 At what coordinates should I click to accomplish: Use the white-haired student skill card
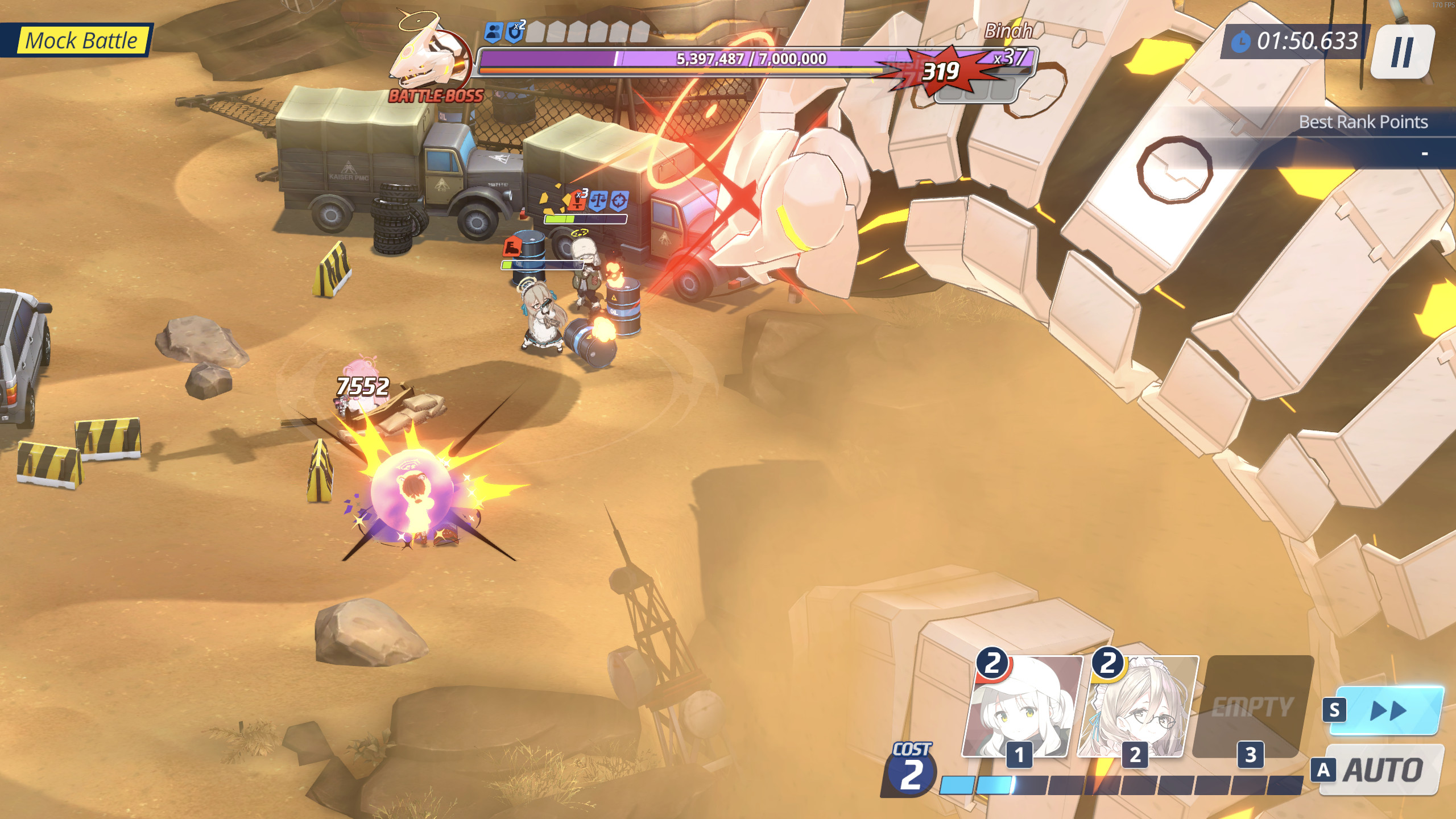pyautogui.click(x=1021, y=707)
